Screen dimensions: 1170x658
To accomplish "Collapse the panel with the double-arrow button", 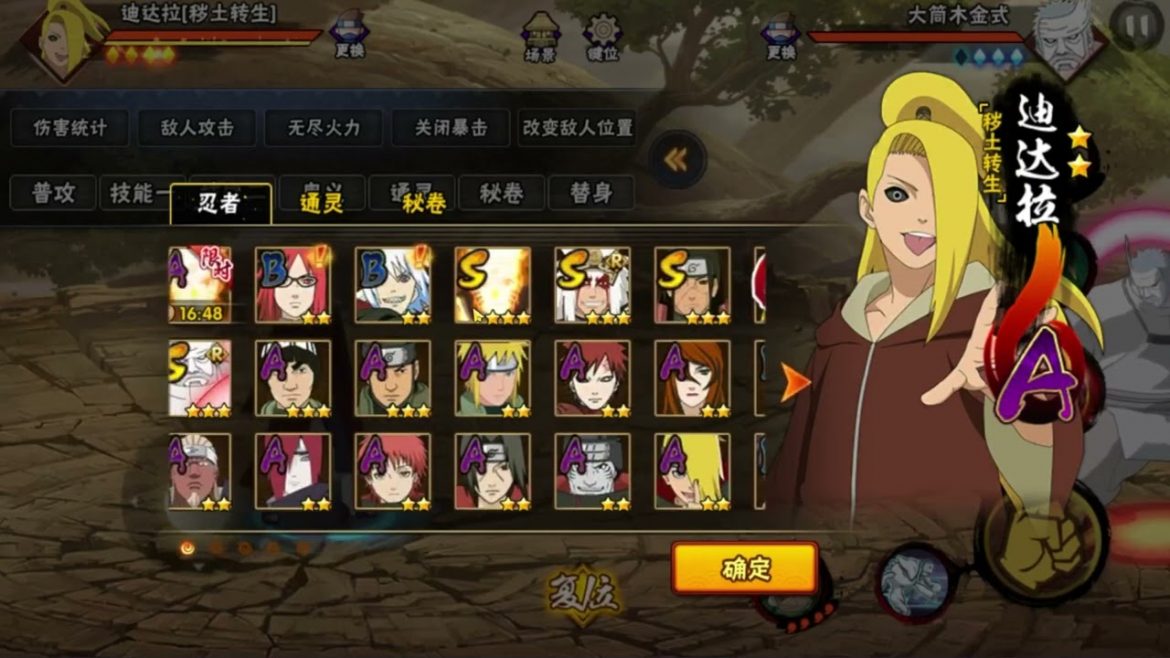I will tap(677, 159).
